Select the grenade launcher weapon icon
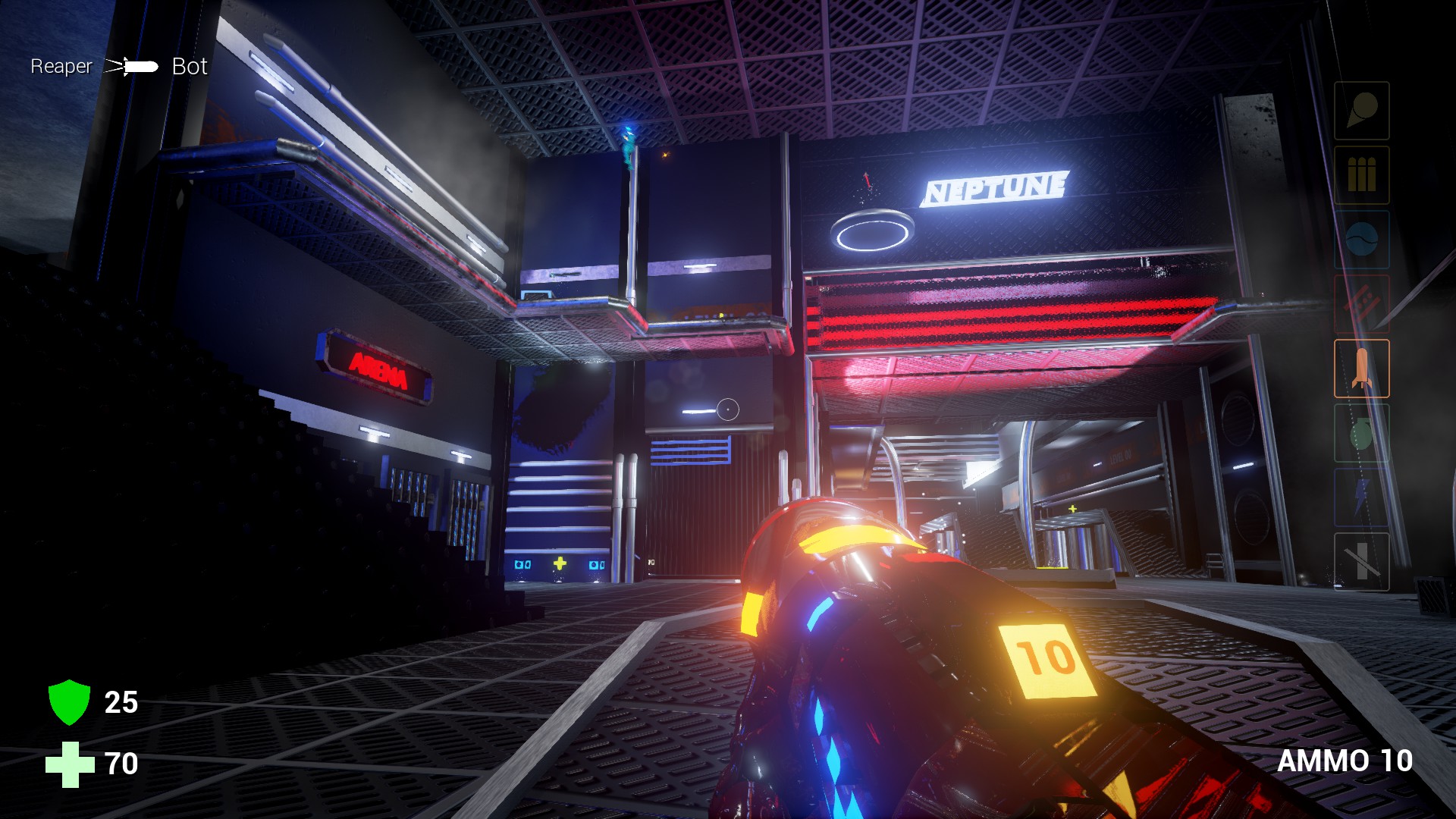Viewport: 1456px width, 819px height. click(x=1361, y=434)
